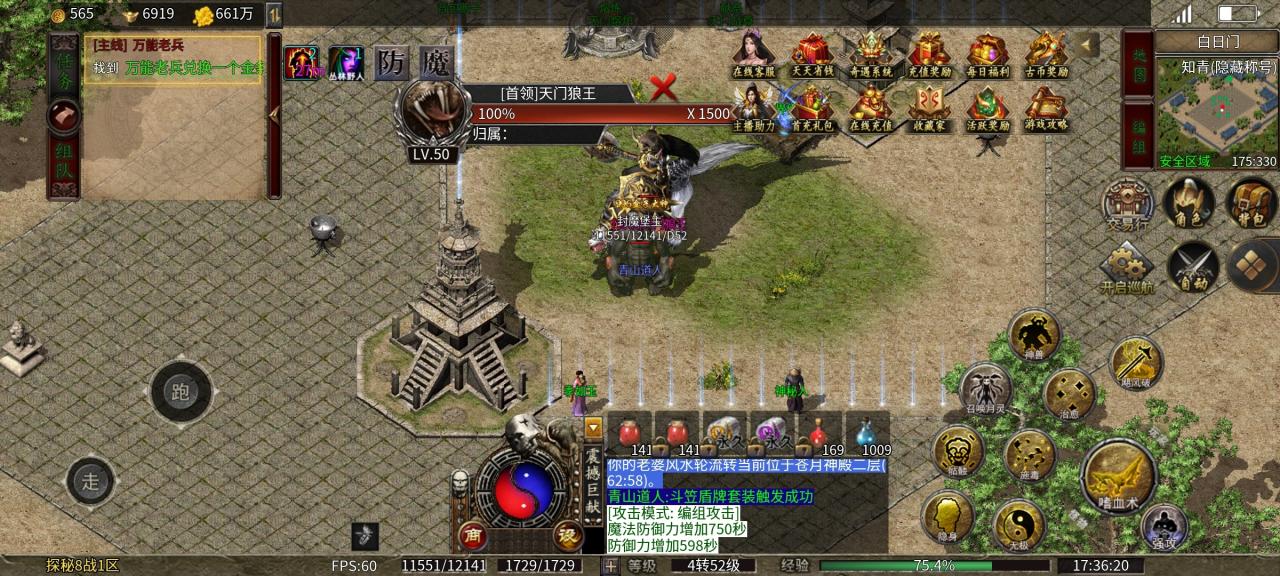
Task: Open the 收藏家 collector book icon
Action: 929,104
